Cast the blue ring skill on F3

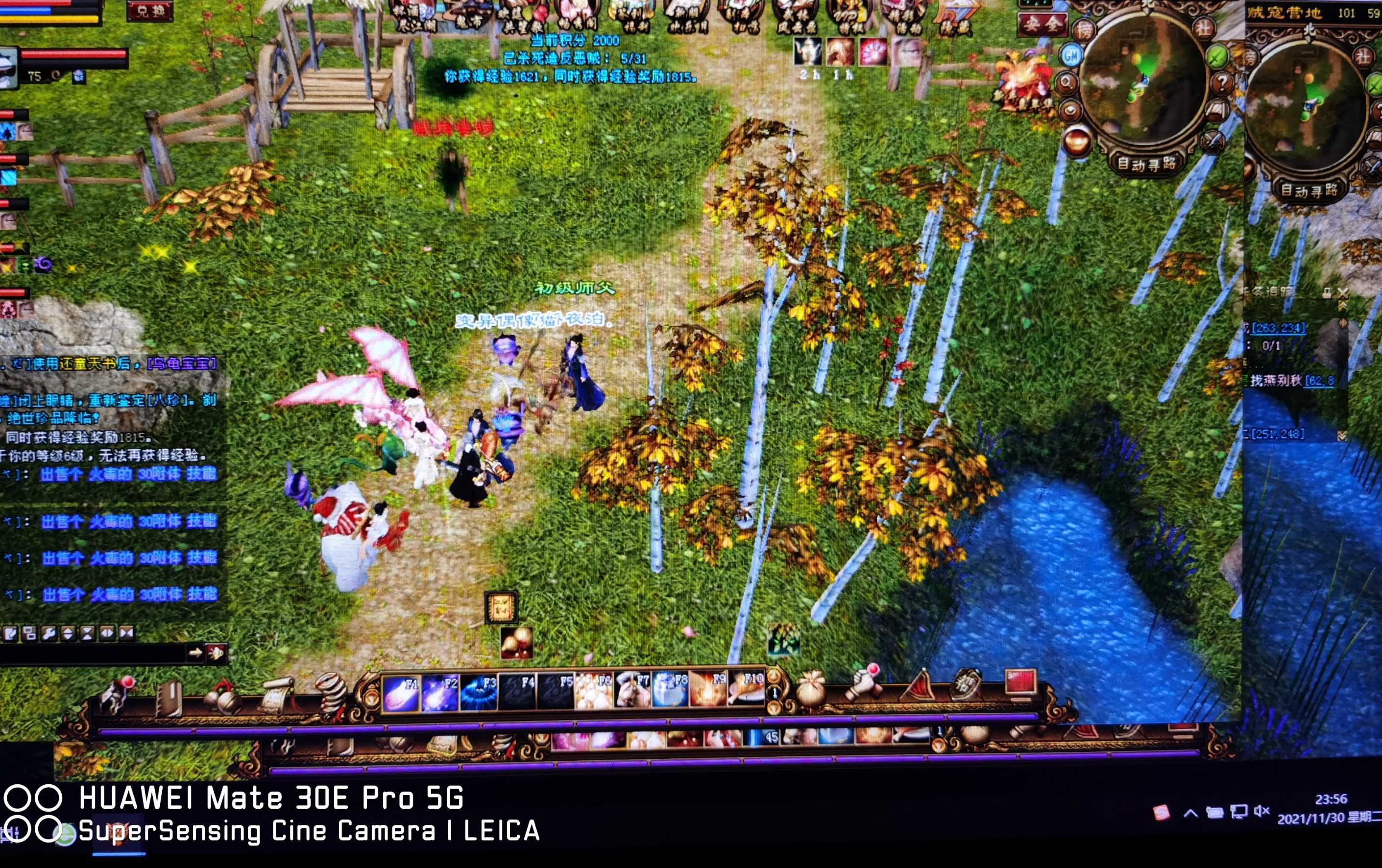click(479, 693)
